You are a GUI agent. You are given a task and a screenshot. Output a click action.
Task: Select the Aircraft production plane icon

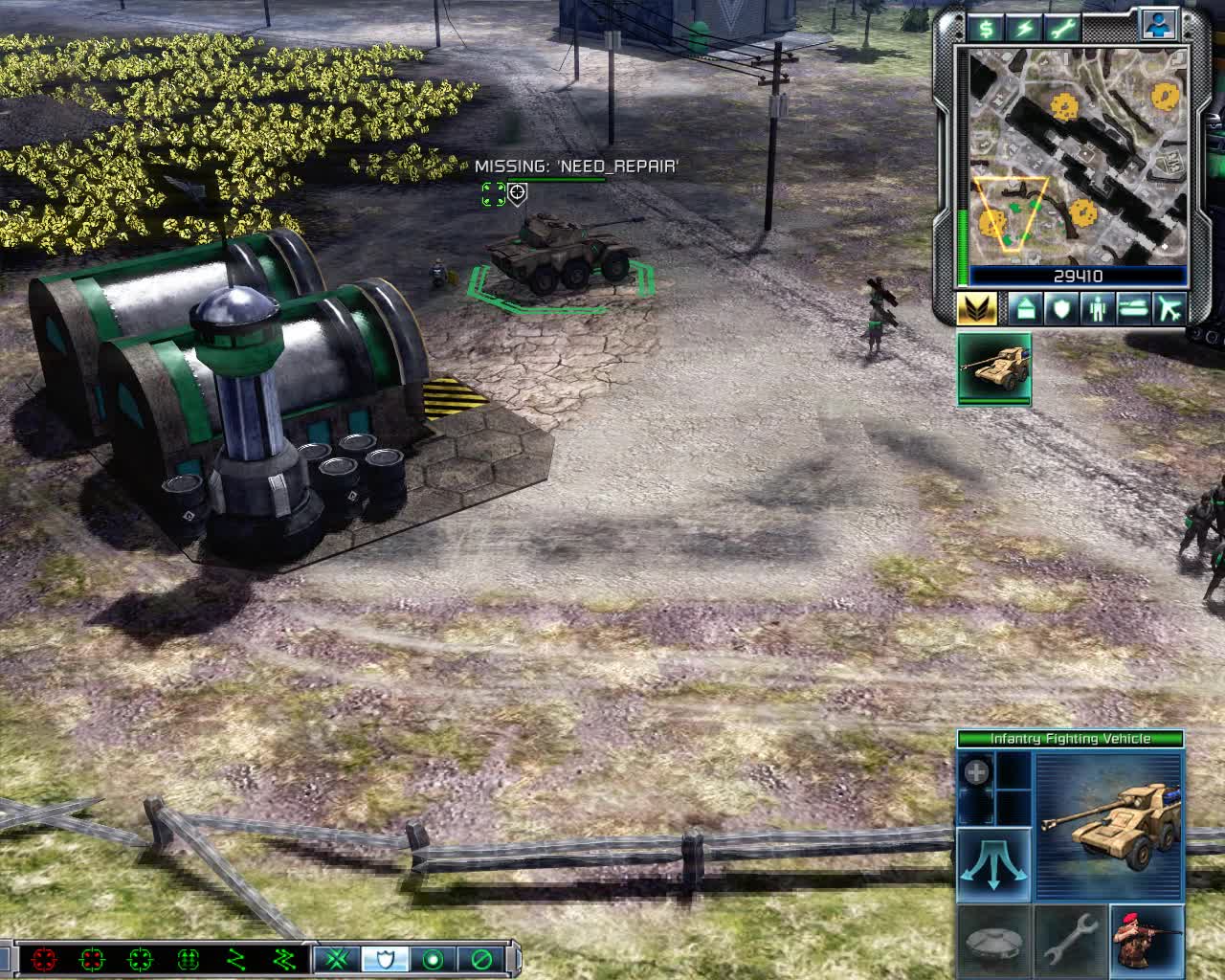(1169, 309)
